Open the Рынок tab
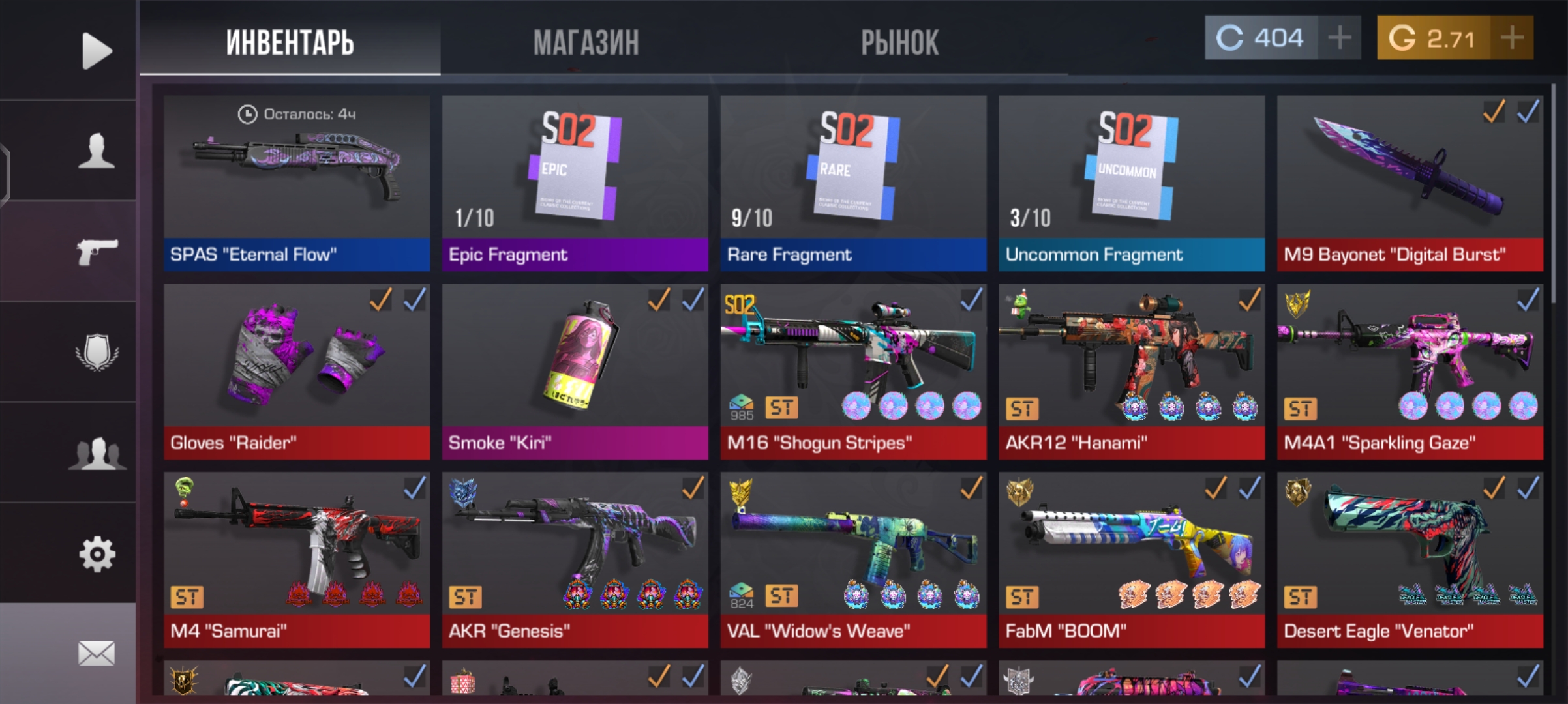Screen dimensions: 1568x704 [899, 43]
